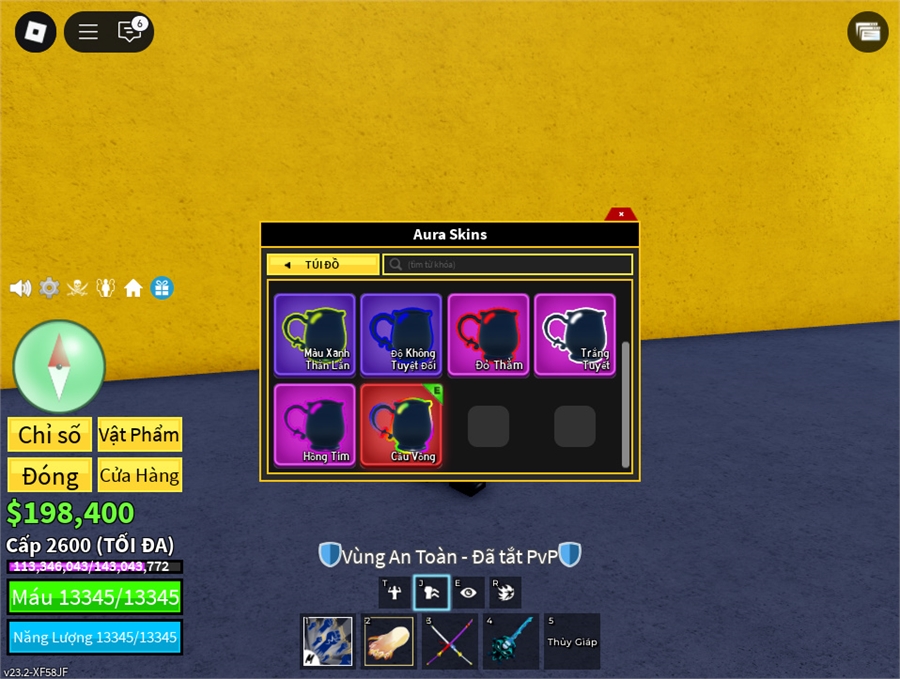Image resolution: width=900 pixels, height=679 pixels.
Task: Pick the Đỏ Thẫm aura skin
Action: (x=488, y=334)
